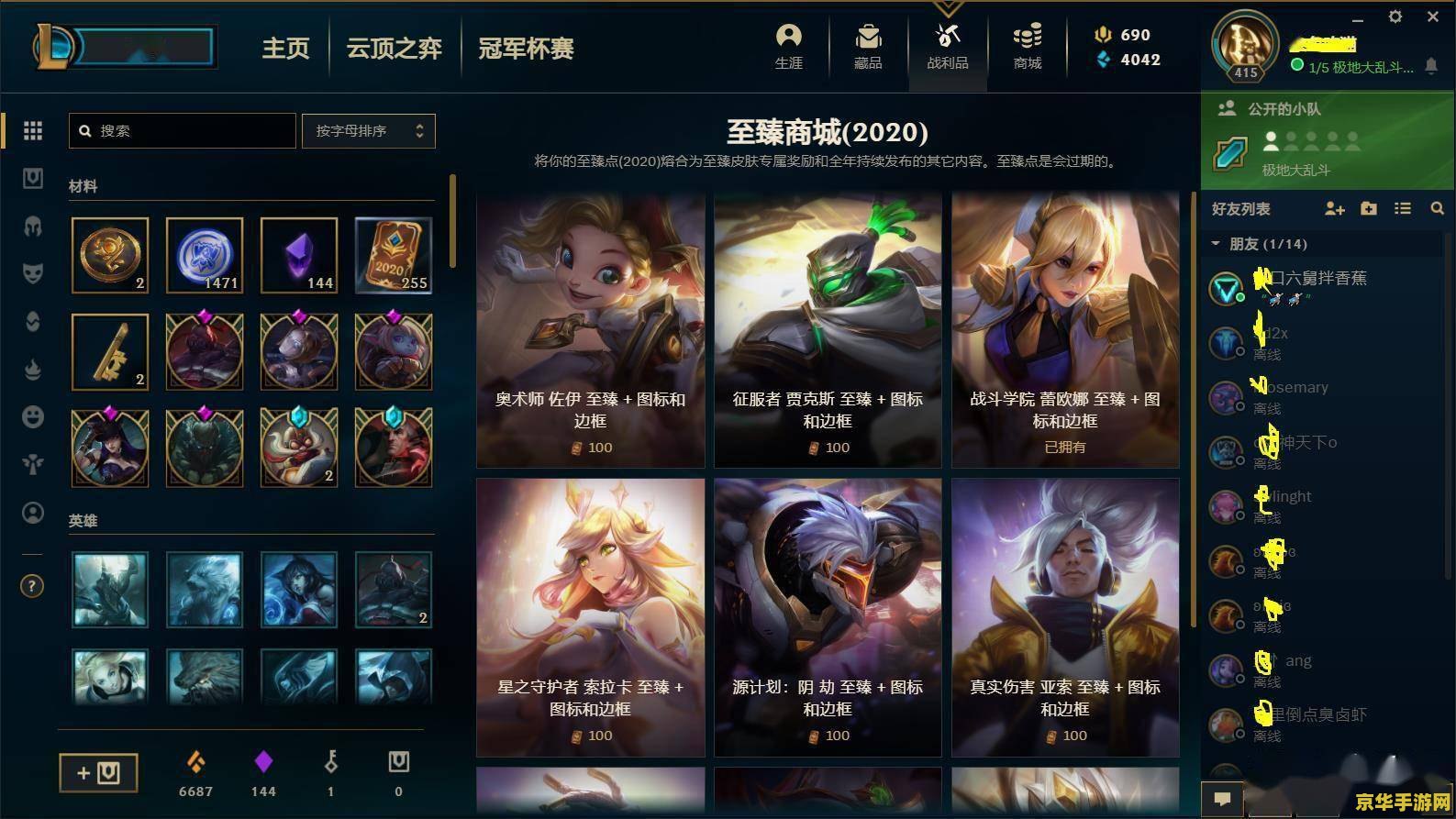Open the 按字母排序 sort dropdown

coord(367,130)
